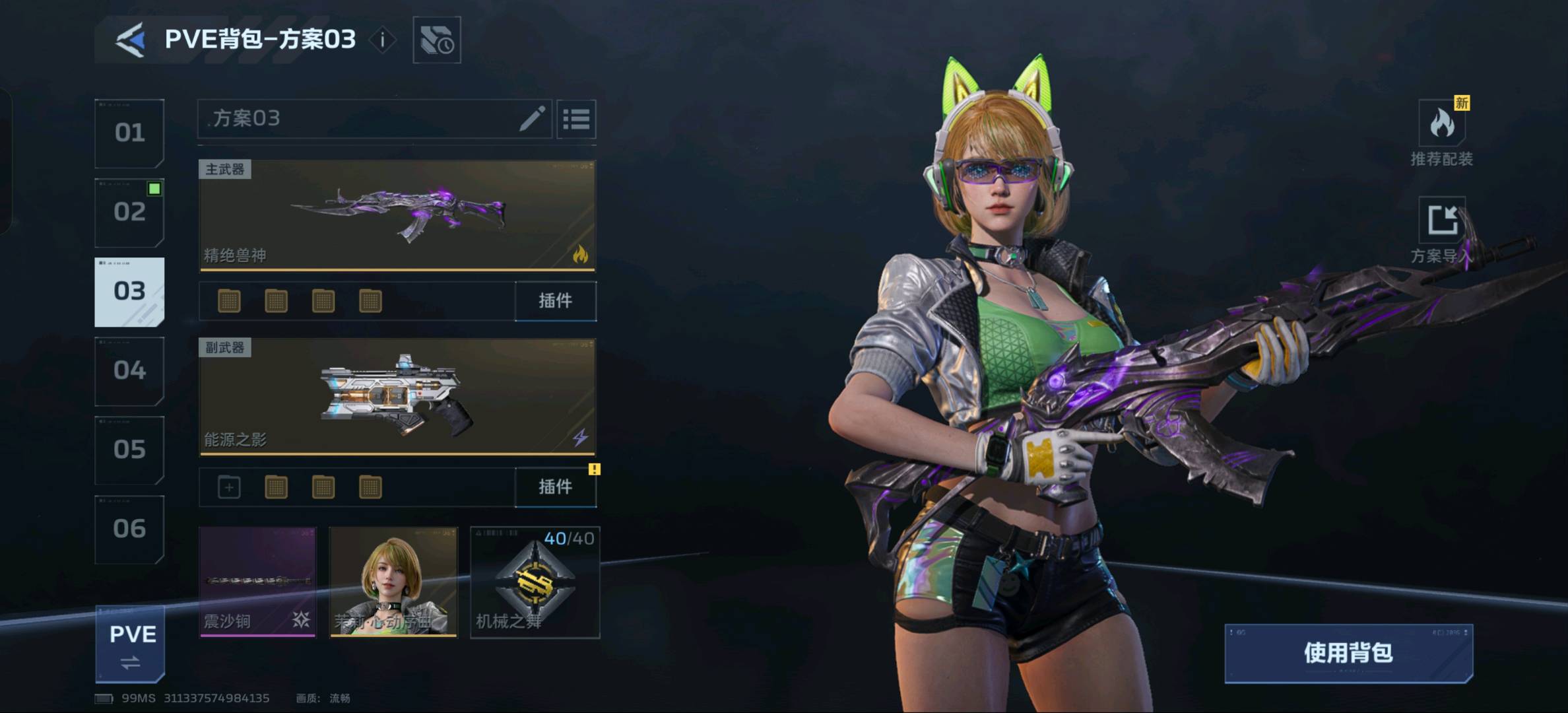Select the 精绝兽神 primary weapon card

(x=397, y=215)
